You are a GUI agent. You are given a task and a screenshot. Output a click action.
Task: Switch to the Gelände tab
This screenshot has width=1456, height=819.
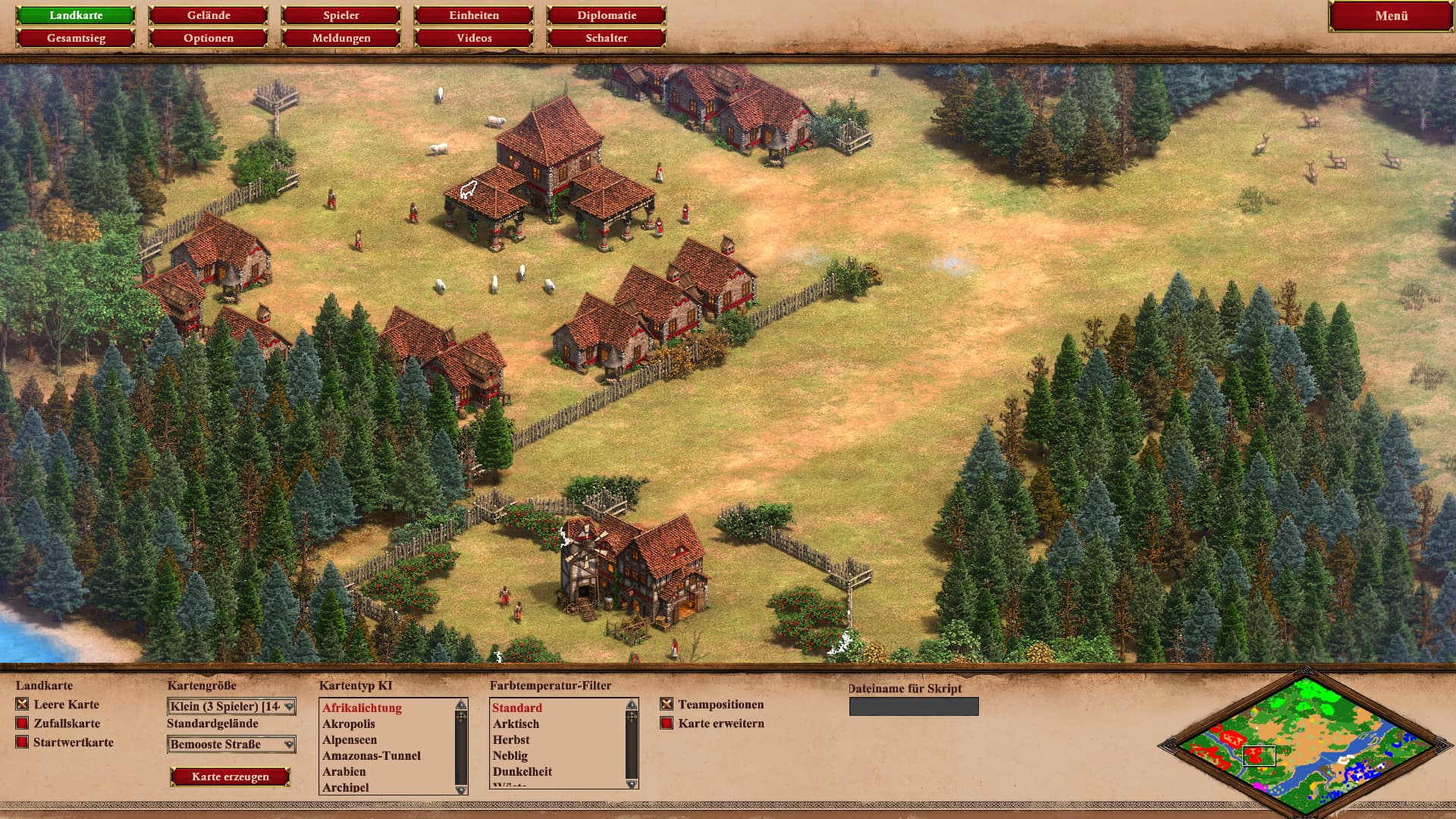tap(209, 15)
